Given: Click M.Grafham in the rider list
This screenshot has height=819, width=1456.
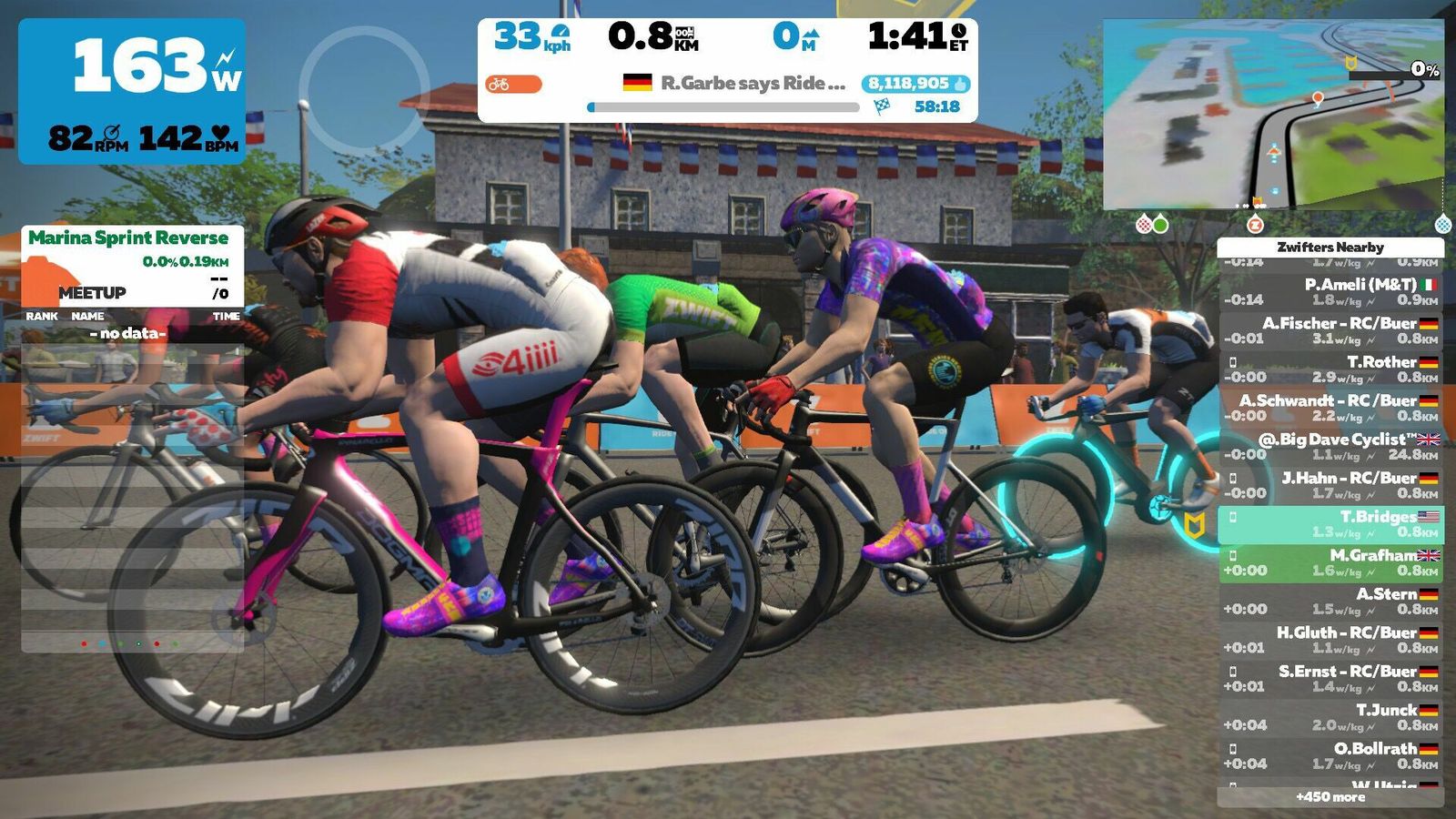Looking at the screenshot, I should point(1330,562).
